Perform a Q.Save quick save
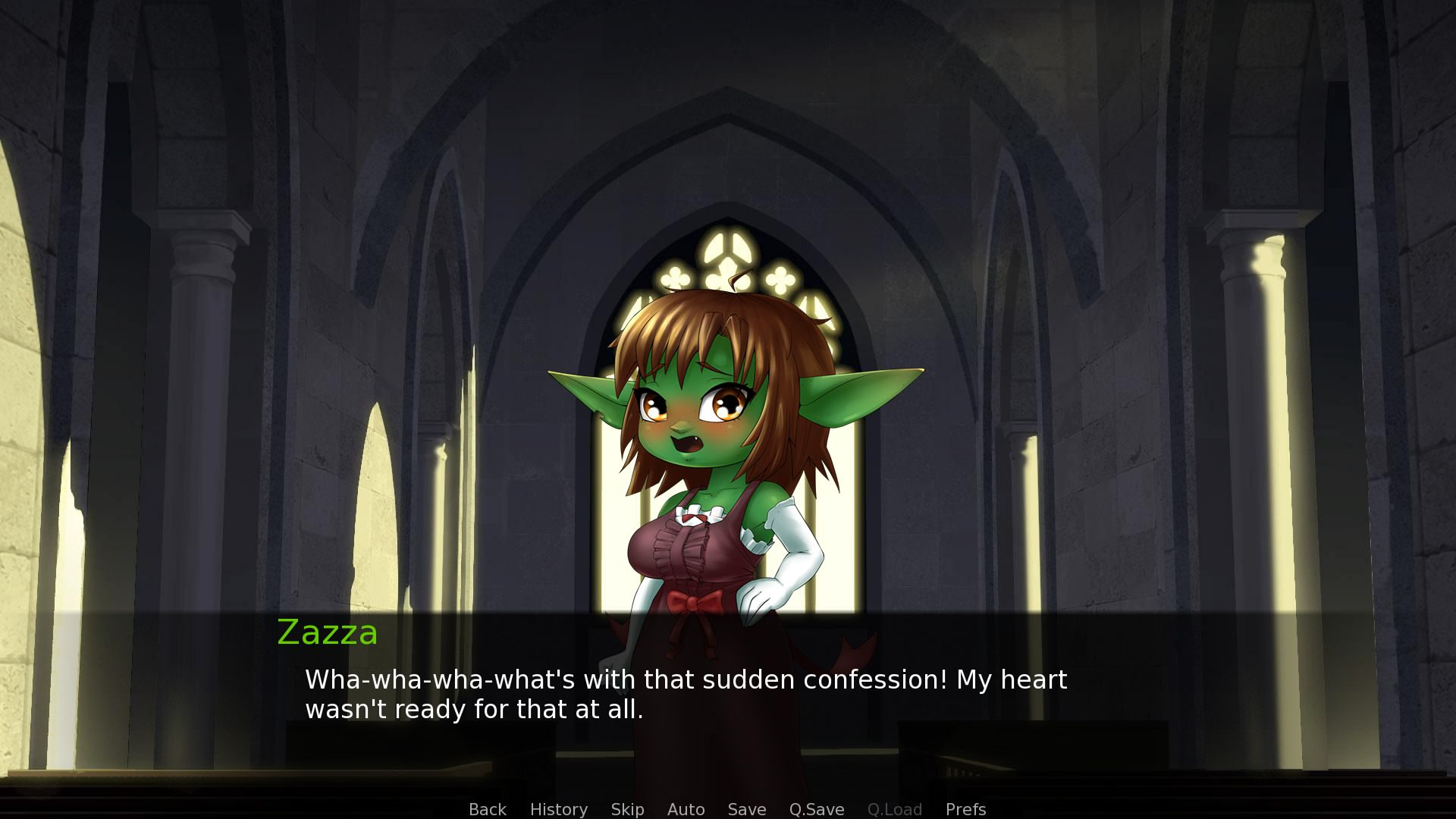Viewport: 1456px width, 819px height. pyautogui.click(x=815, y=809)
